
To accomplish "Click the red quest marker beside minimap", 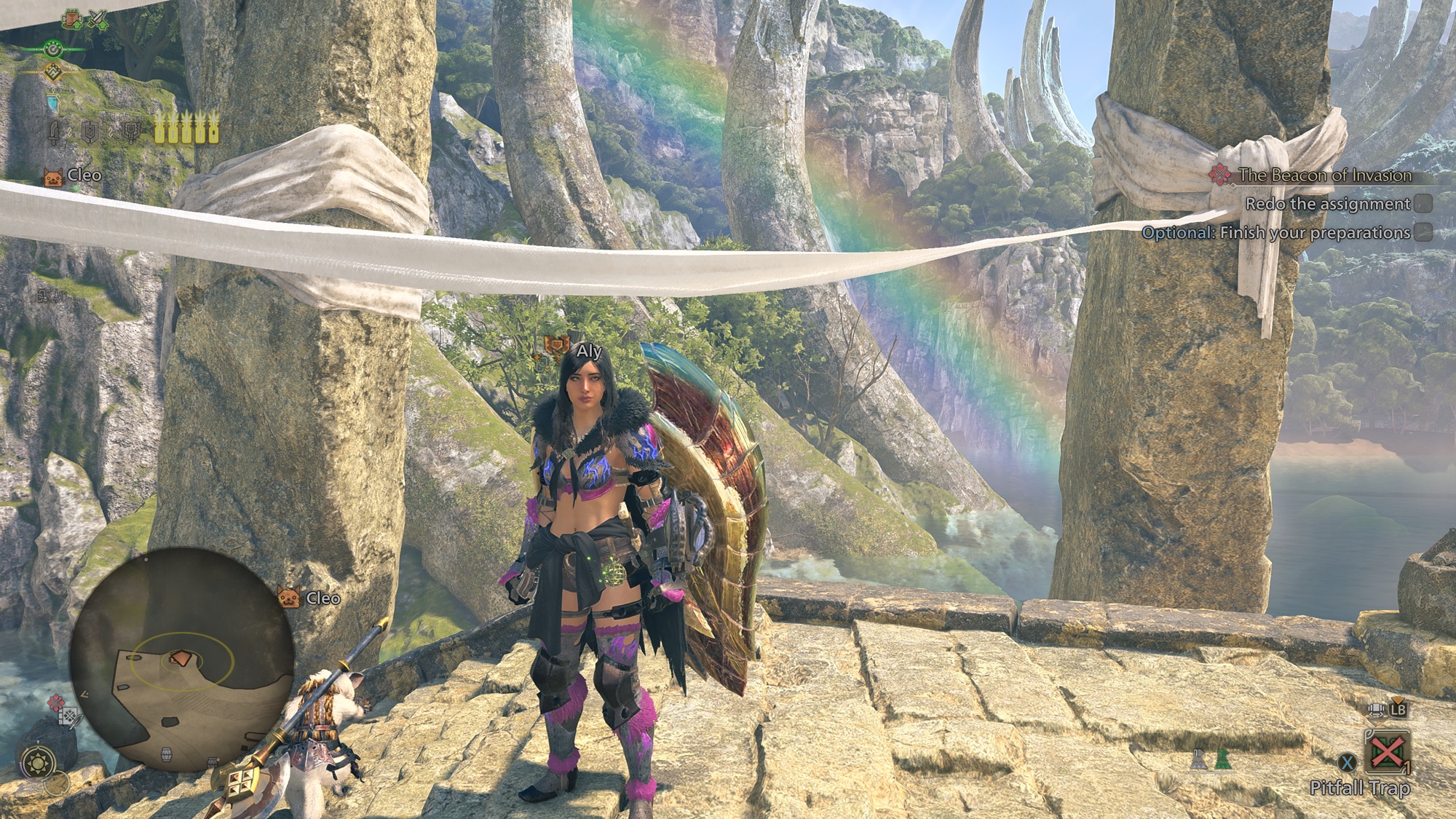I will tap(56, 703).
